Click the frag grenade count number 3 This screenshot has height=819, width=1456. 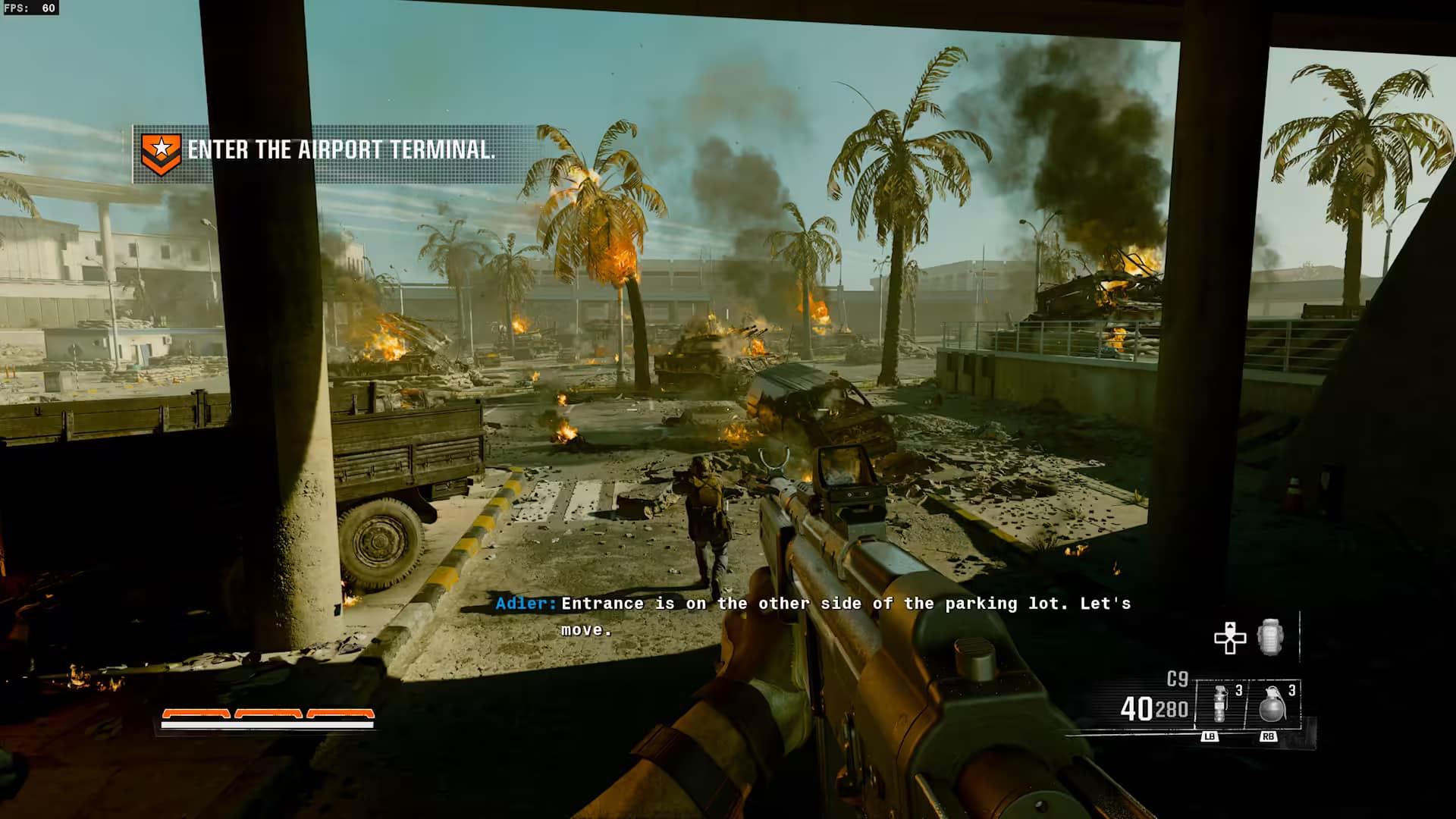point(1291,692)
